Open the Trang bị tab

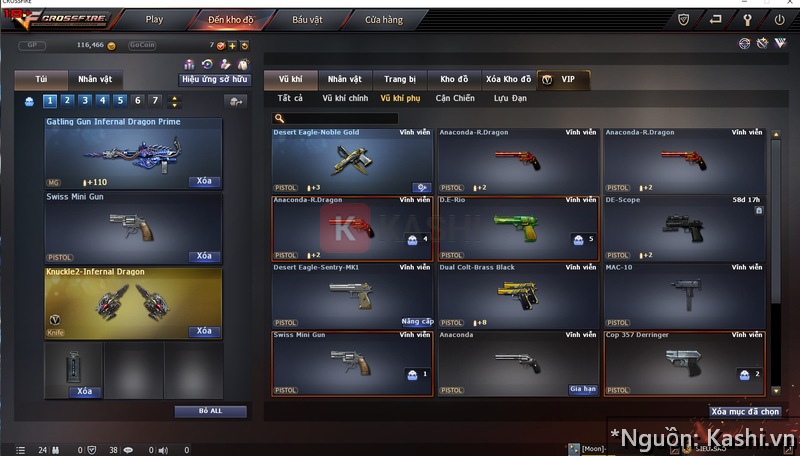click(400, 79)
